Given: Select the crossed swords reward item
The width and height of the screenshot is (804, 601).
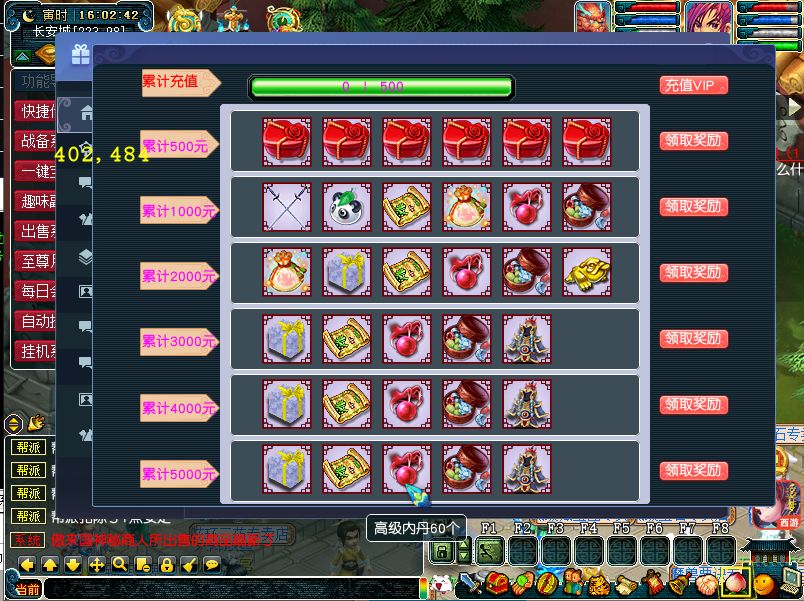Looking at the screenshot, I should click(287, 207).
